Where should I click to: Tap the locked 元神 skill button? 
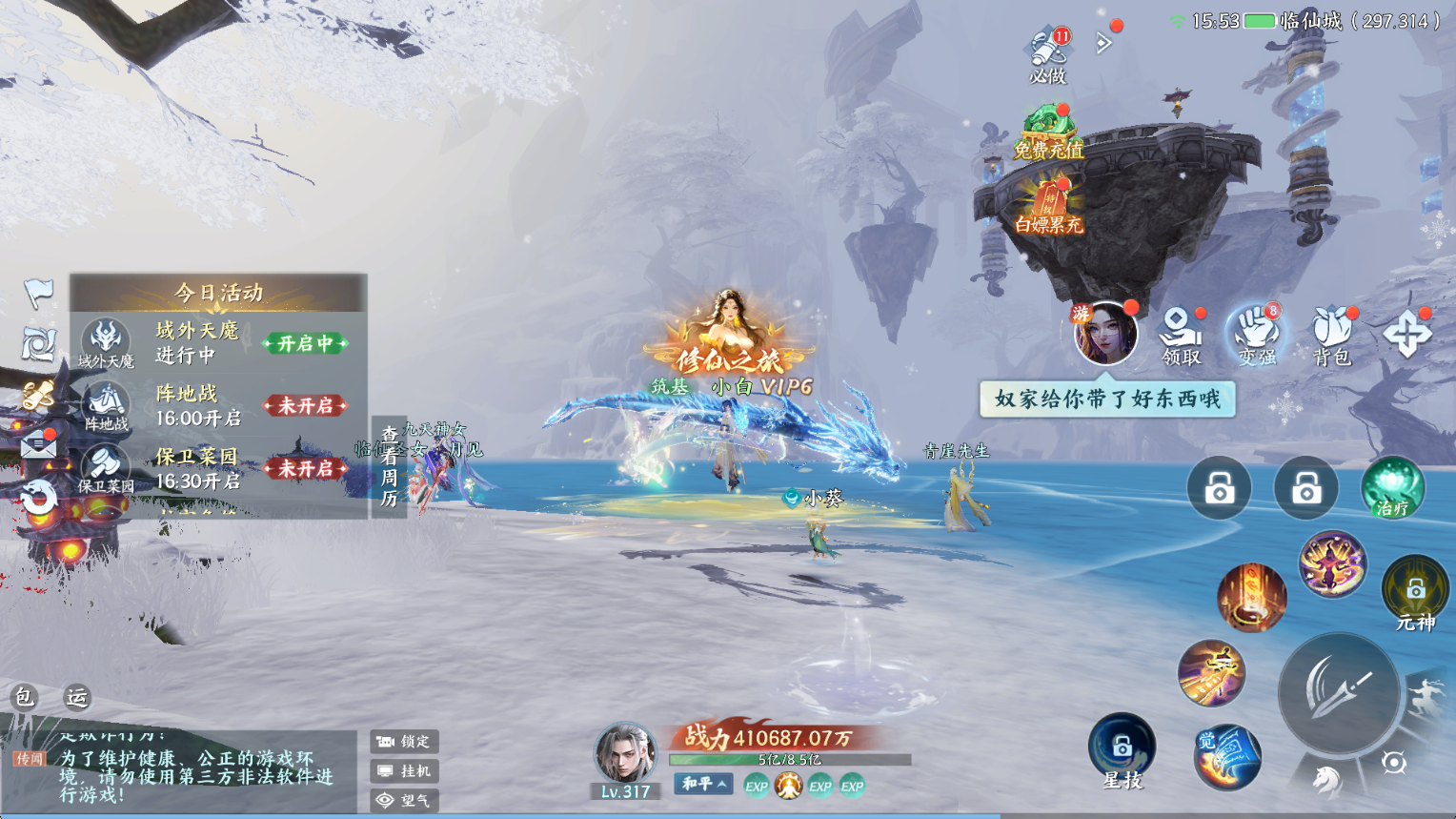(1415, 593)
